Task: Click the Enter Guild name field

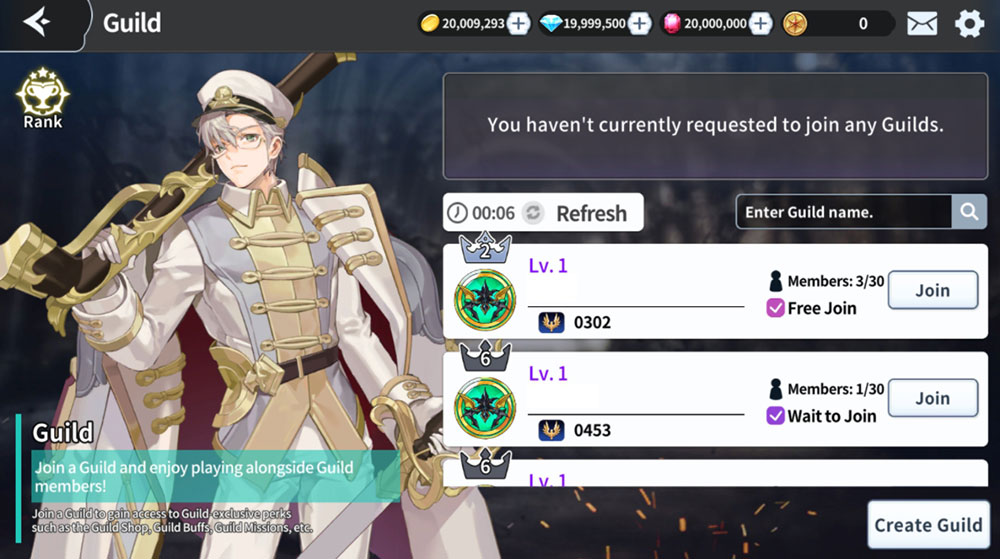Action: pos(843,212)
